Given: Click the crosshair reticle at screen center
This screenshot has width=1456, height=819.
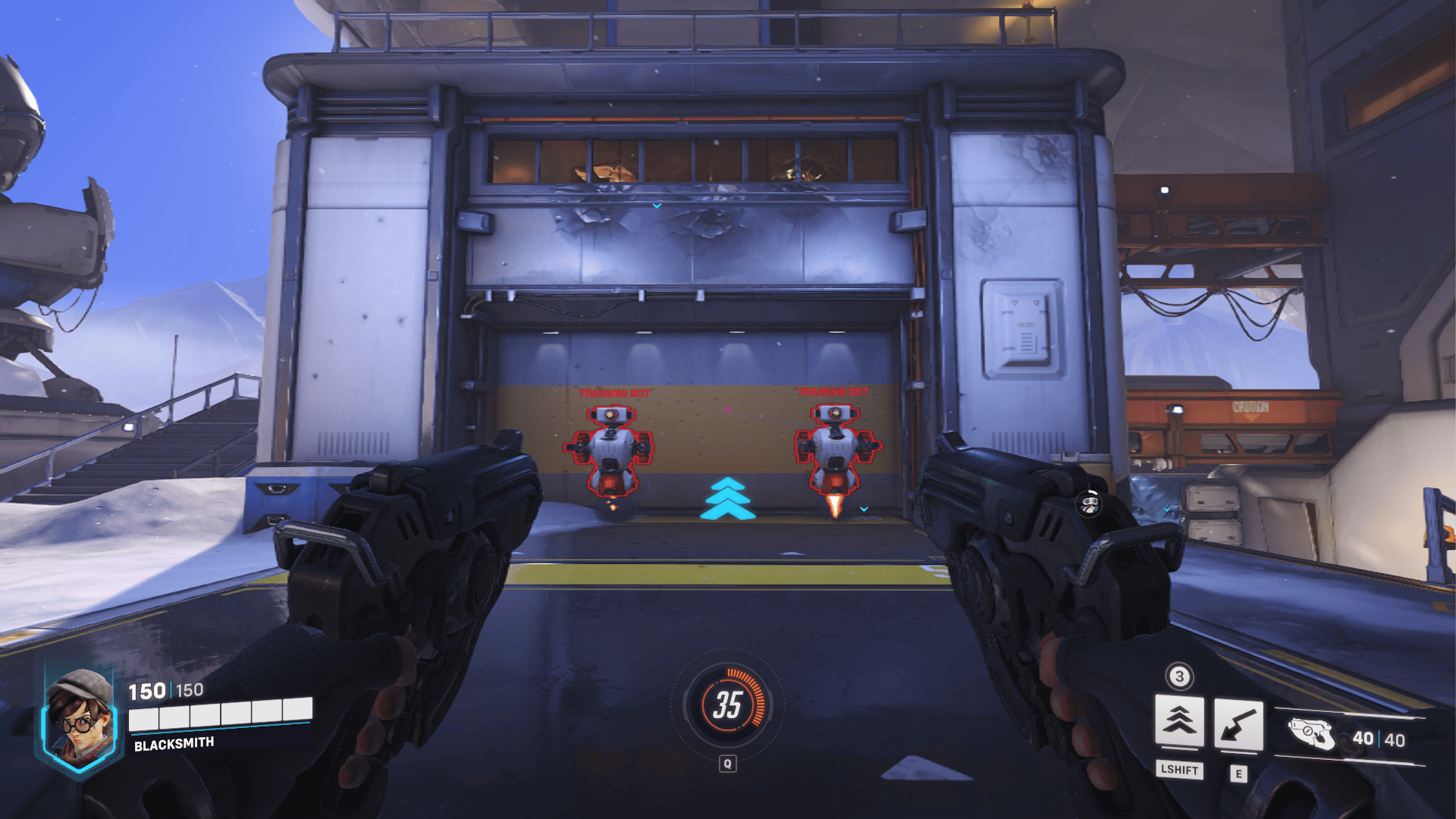Looking at the screenshot, I should (x=728, y=409).
